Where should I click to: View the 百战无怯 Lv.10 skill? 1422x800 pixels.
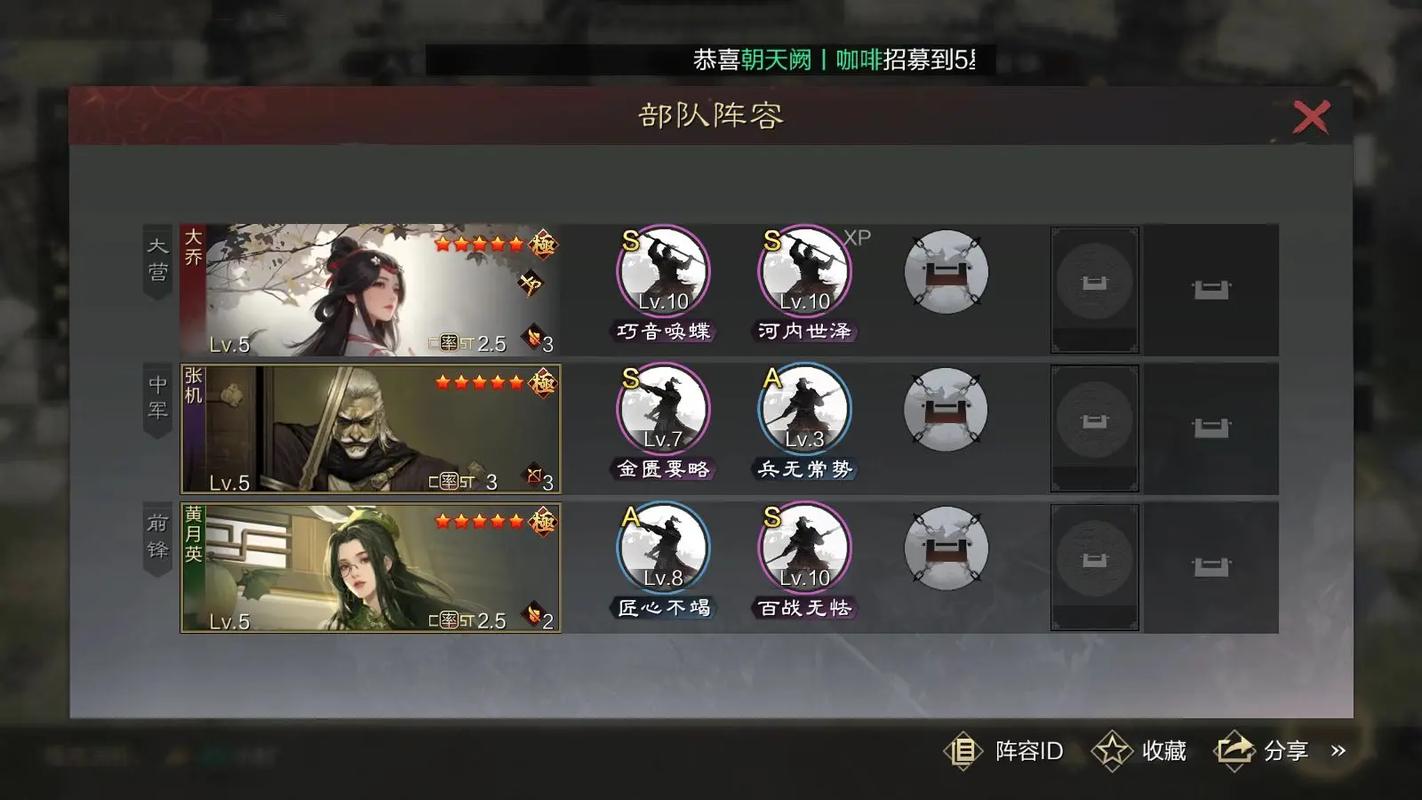[x=804, y=547]
